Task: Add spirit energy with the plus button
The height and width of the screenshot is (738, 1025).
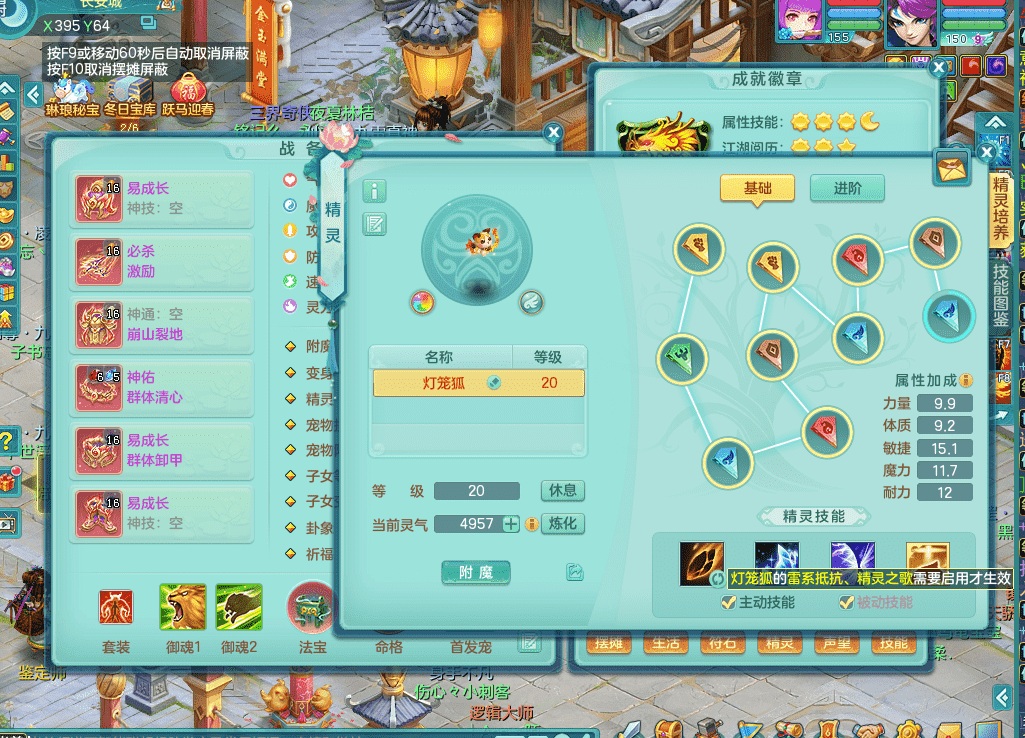Action: (x=511, y=524)
